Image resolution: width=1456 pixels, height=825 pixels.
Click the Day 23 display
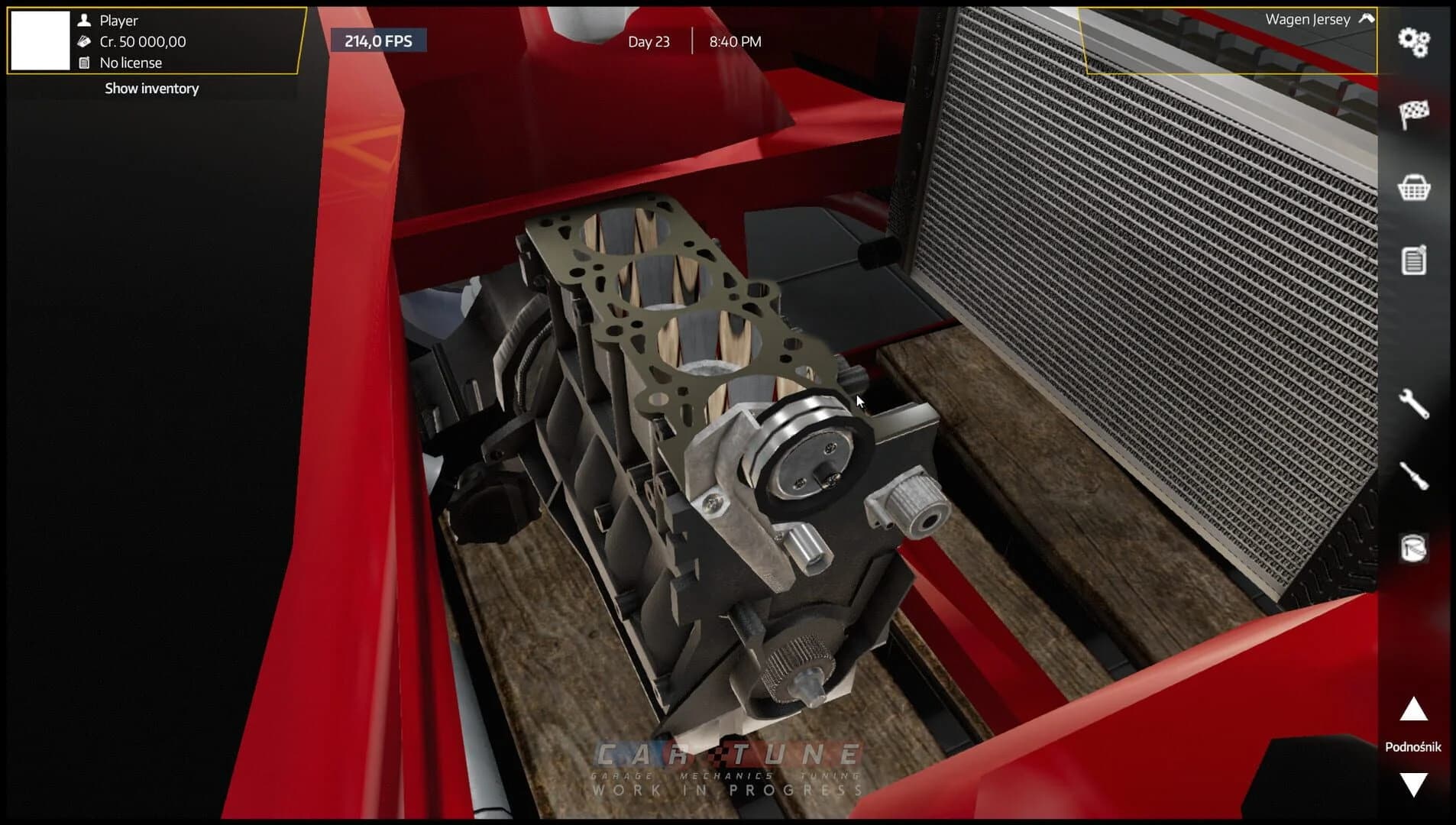coord(649,41)
